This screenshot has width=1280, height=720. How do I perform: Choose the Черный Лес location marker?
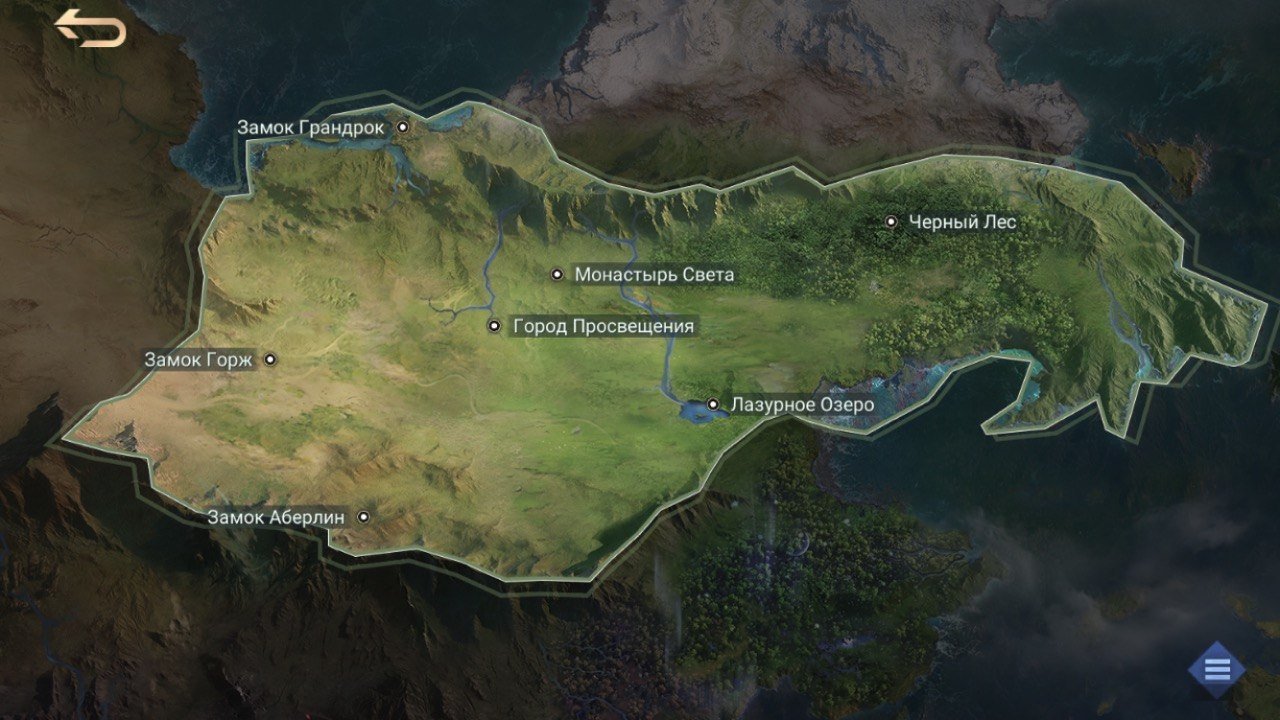click(x=891, y=222)
